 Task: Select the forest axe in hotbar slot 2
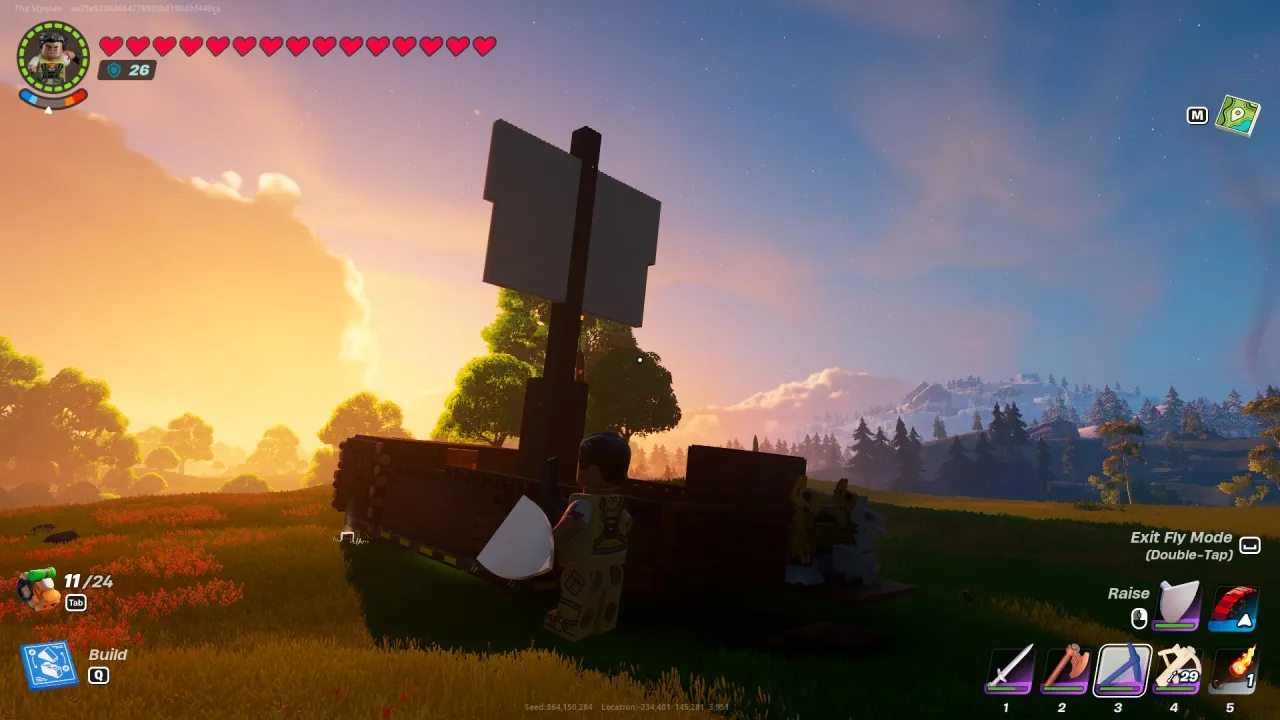1062,668
